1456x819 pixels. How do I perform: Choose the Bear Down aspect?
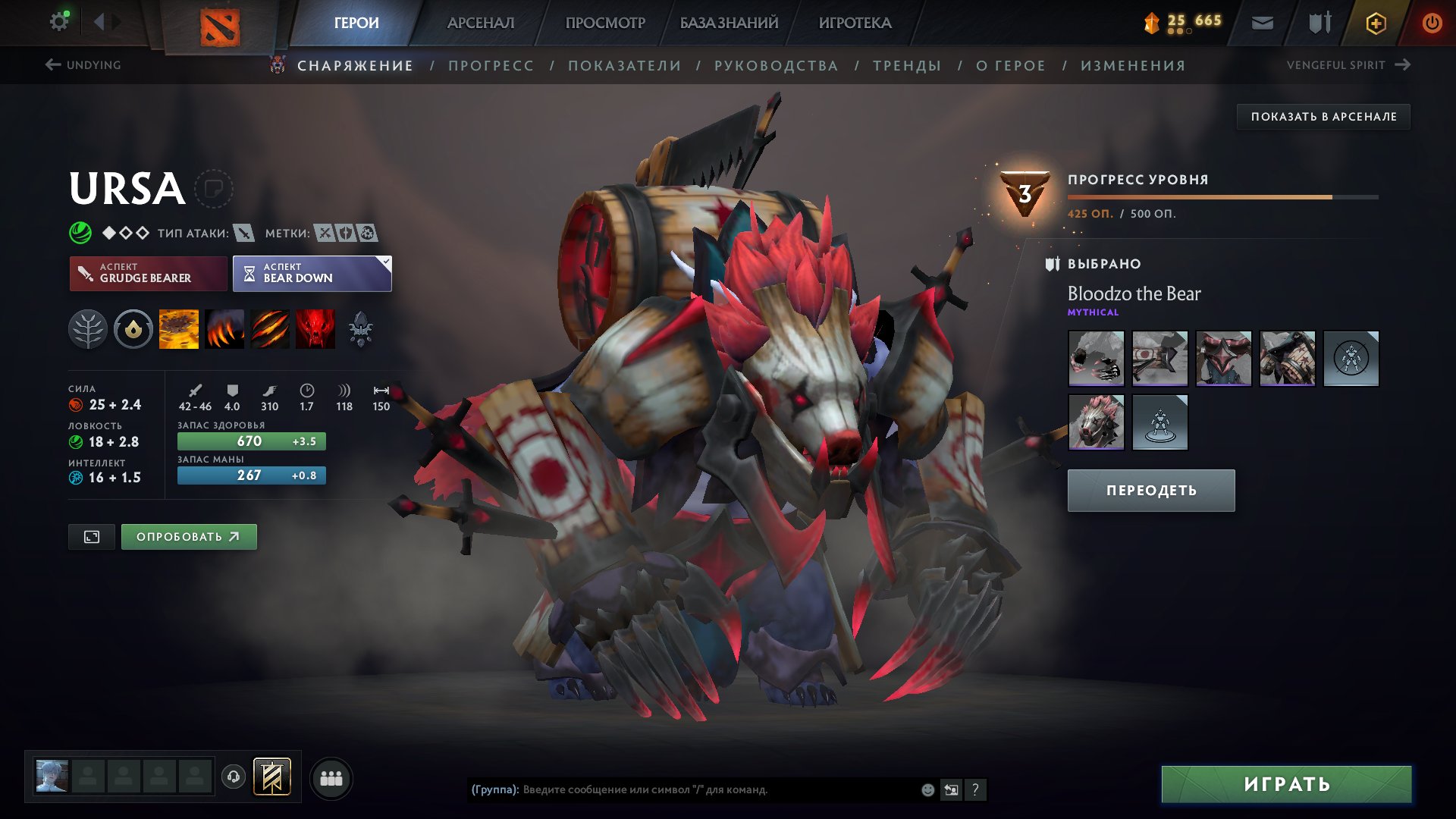pyautogui.click(x=312, y=273)
